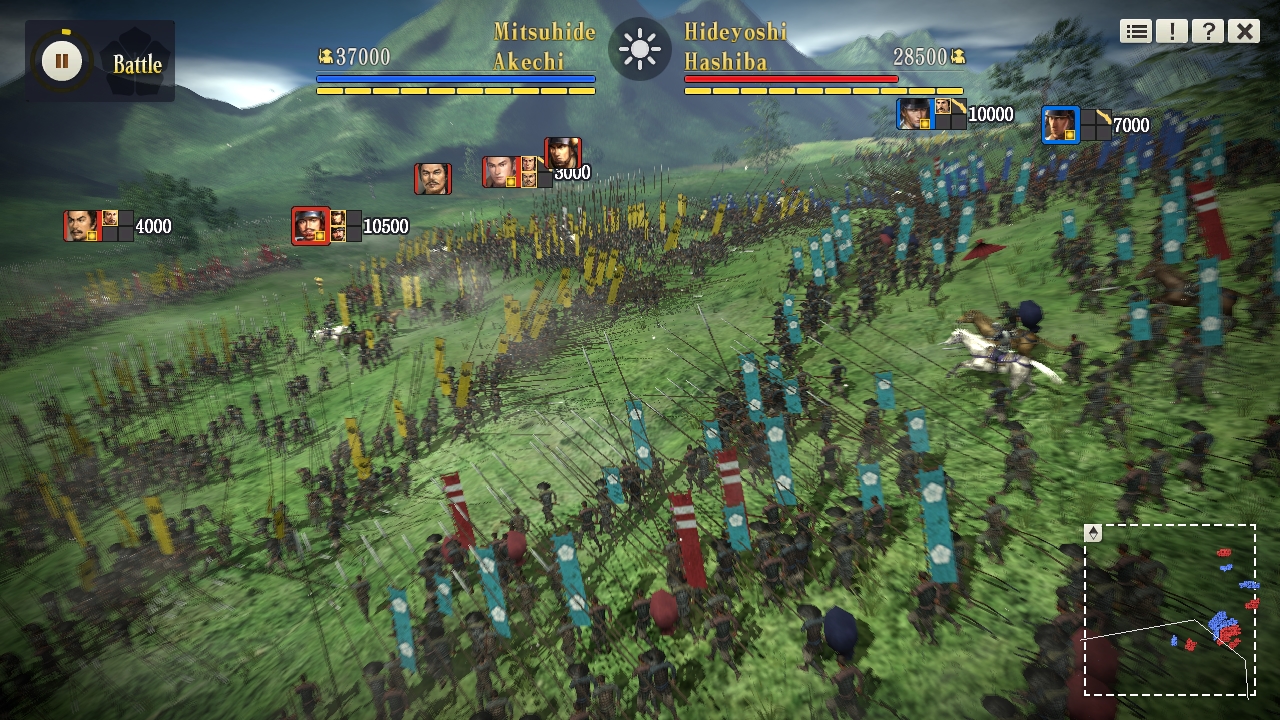The height and width of the screenshot is (720, 1280).
Task: Open help via the question mark icon
Action: (x=1208, y=30)
